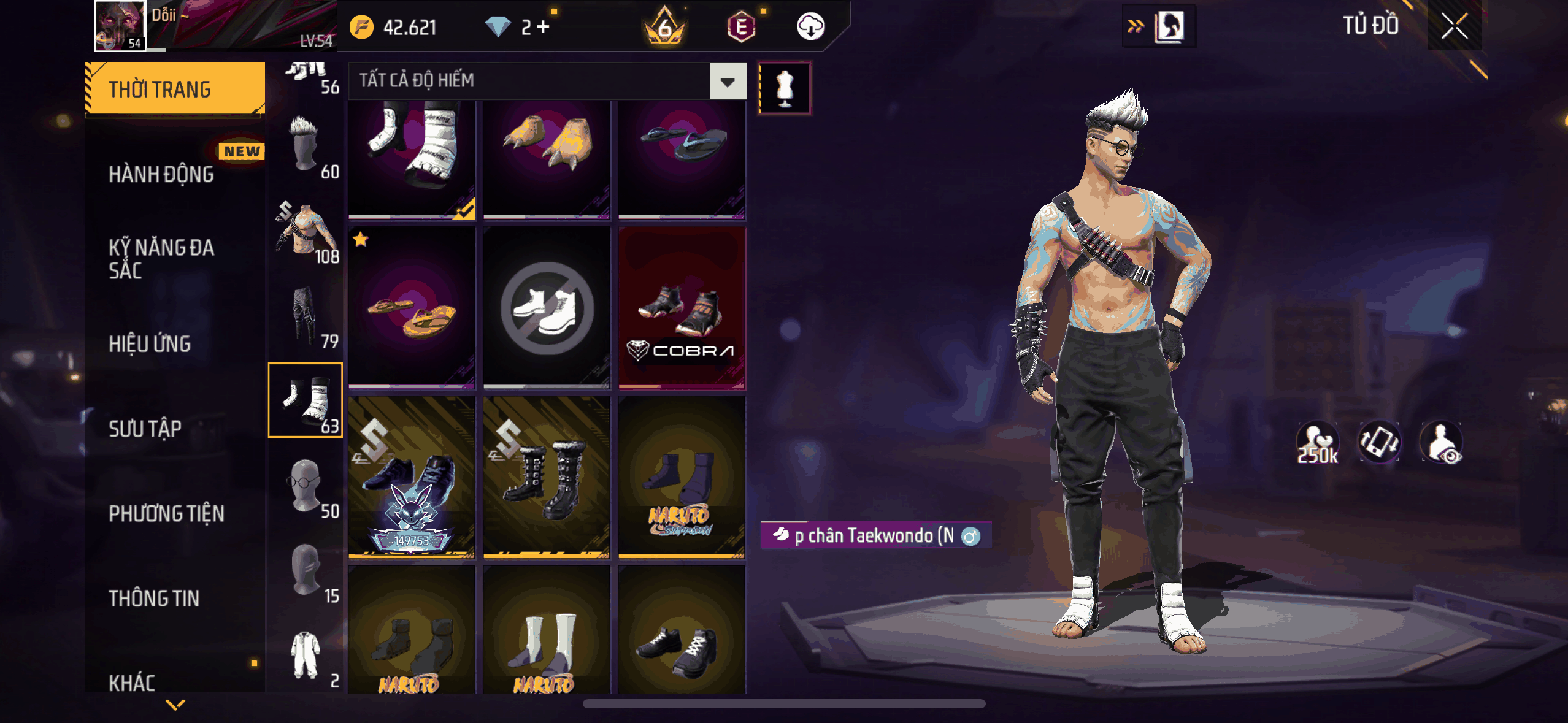
Task: Choose the black spiked boots item
Action: point(547,477)
